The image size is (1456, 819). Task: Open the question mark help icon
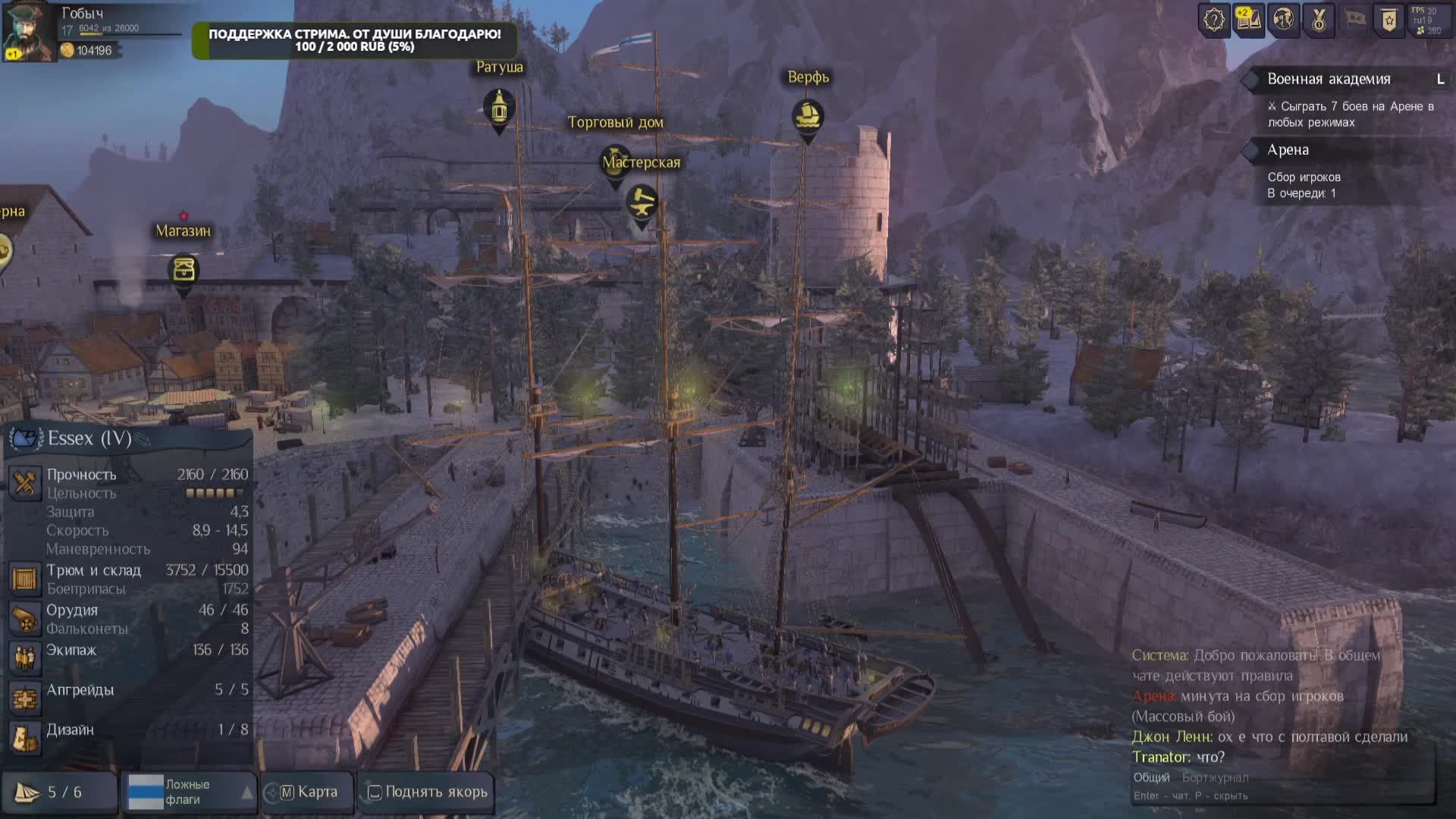(1214, 20)
